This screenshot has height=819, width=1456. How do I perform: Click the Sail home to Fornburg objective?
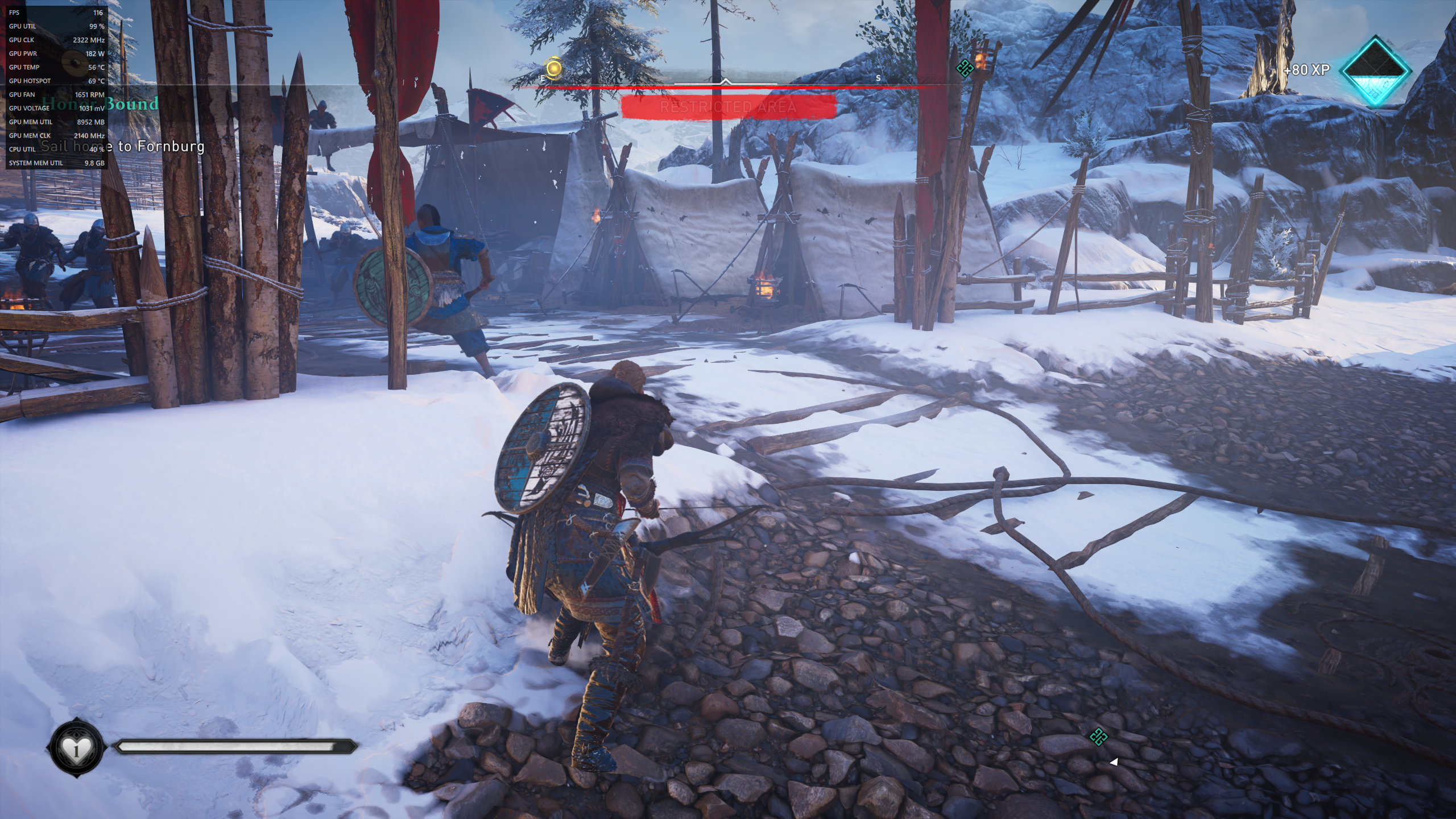coord(123,147)
